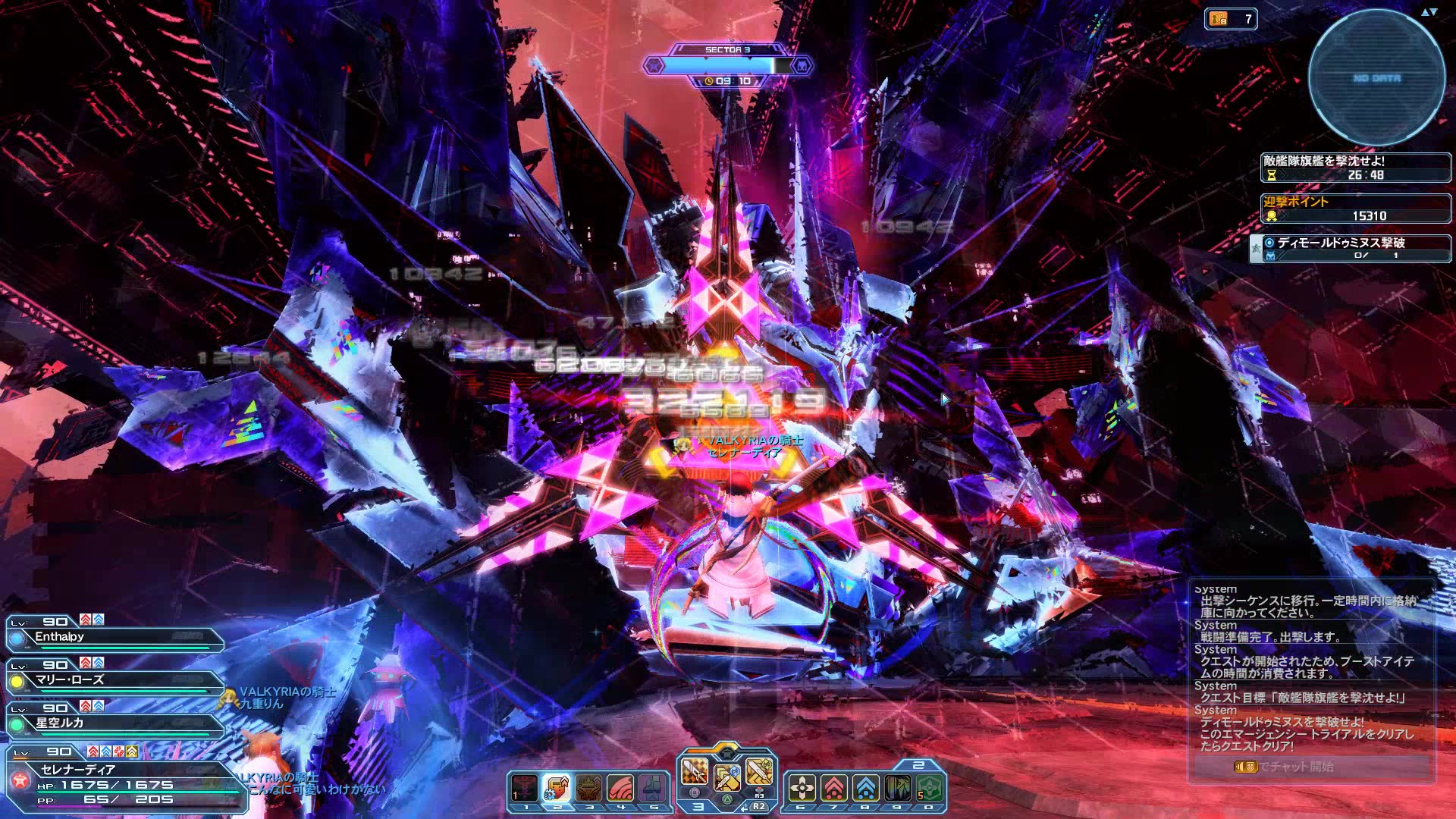
Task: Select party member 星空ルカ
Action: point(114,723)
